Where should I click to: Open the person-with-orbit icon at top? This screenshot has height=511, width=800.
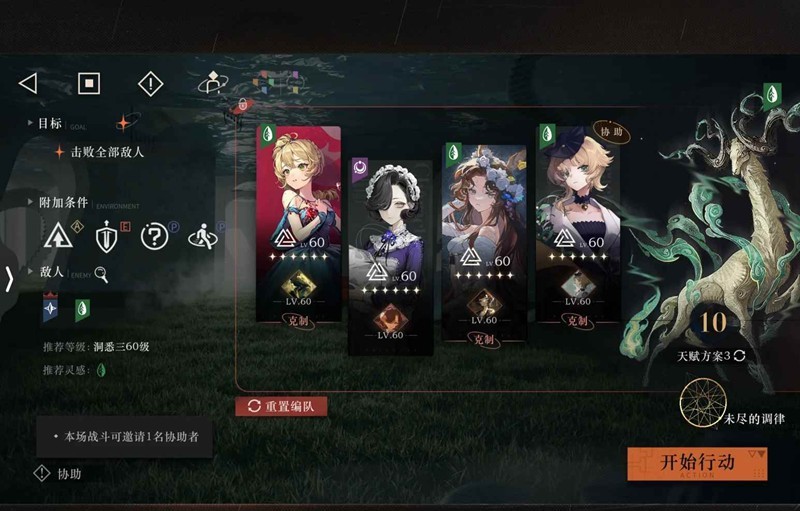tap(211, 83)
